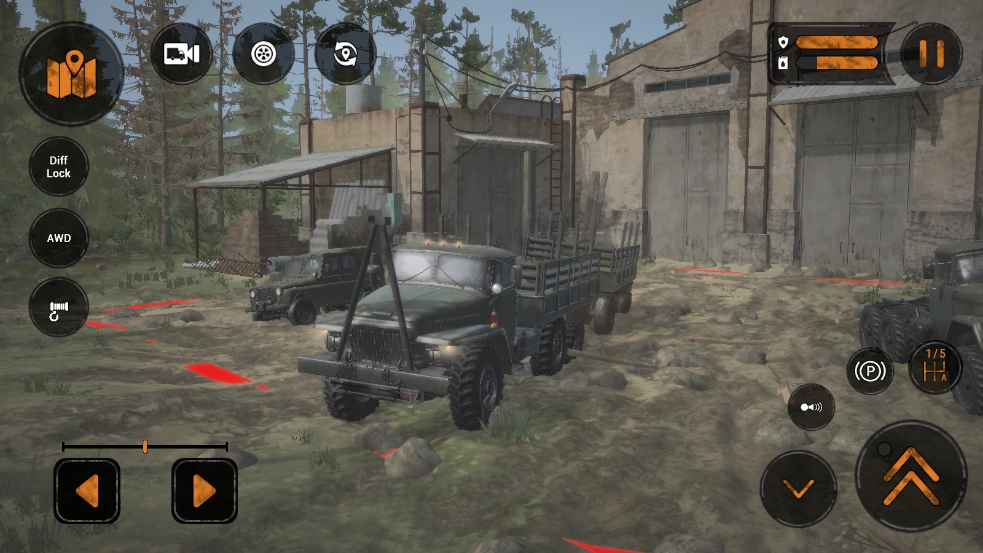The image size is (983, 553).
Task: Tap the brake/reverse down-arrow pedal
Action: coord(798,489)
